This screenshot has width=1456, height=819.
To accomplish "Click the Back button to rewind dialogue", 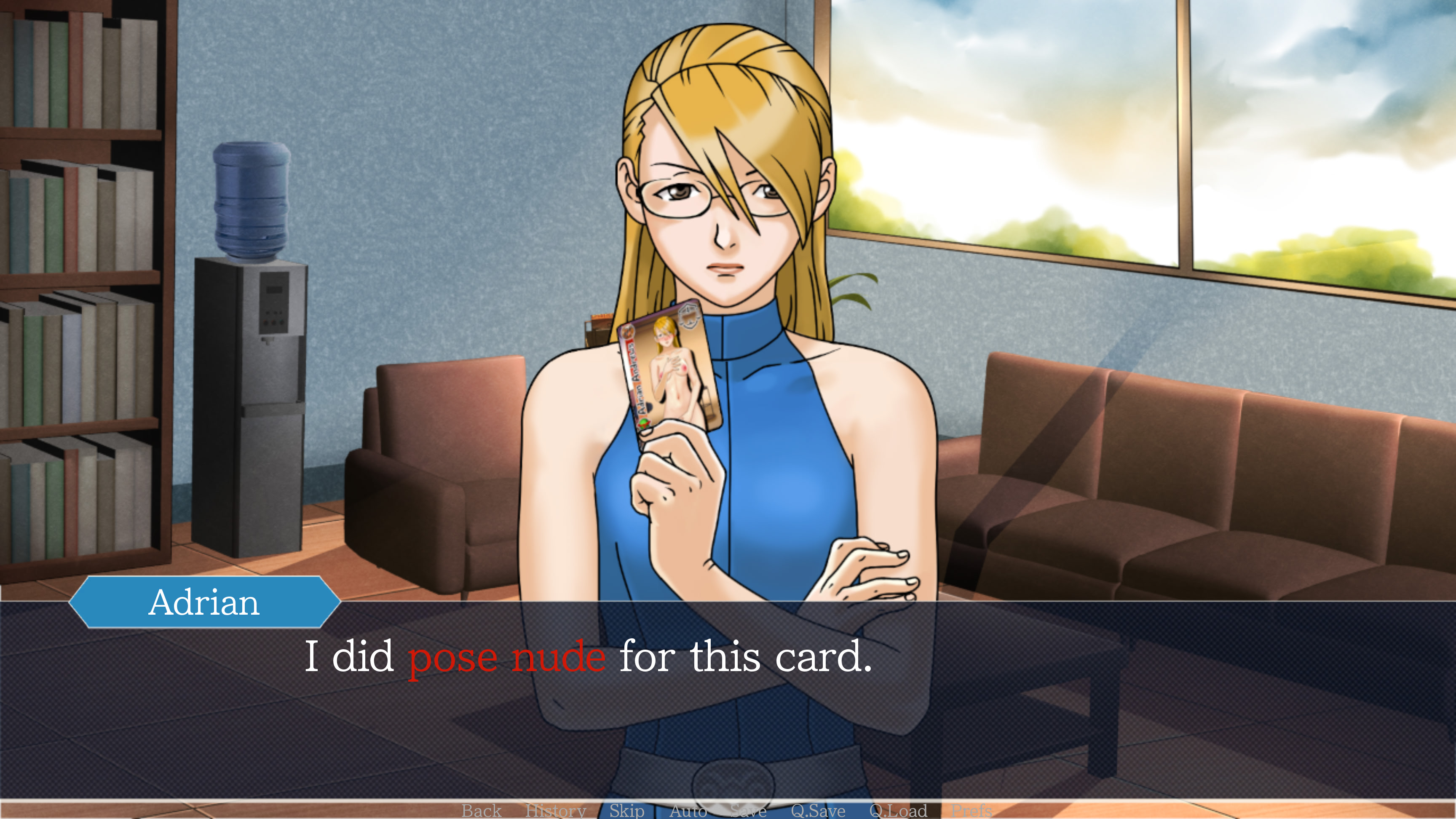I will pos(481,811).
